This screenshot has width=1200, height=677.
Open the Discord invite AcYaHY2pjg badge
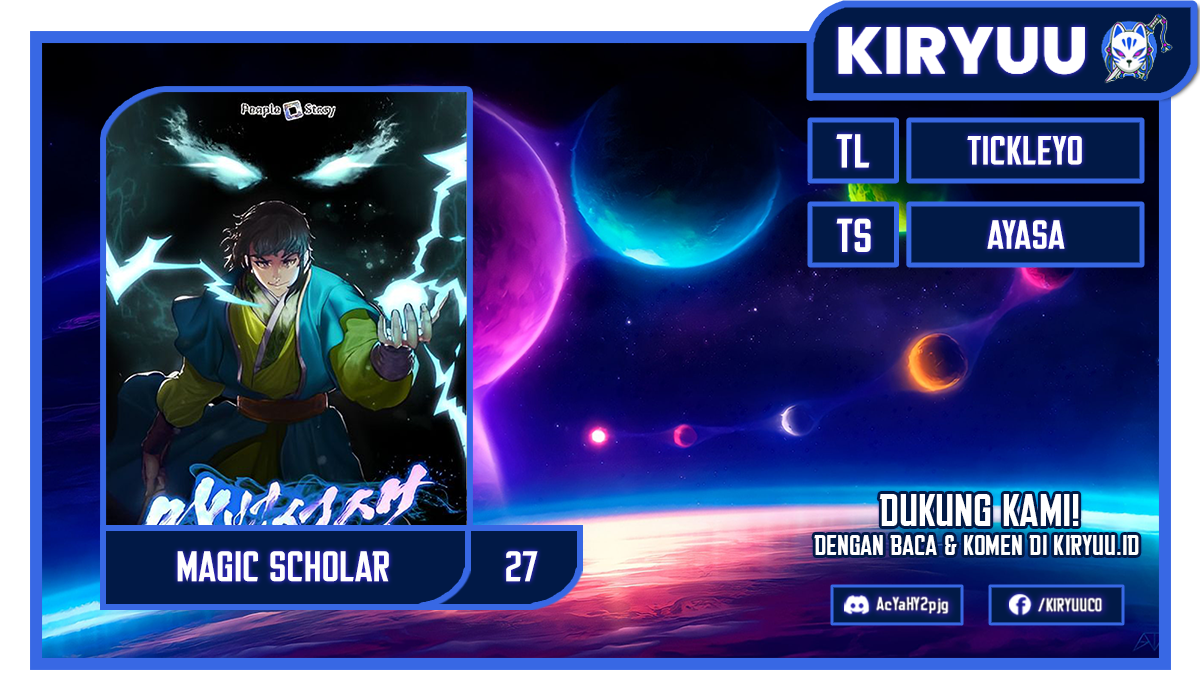896,605
